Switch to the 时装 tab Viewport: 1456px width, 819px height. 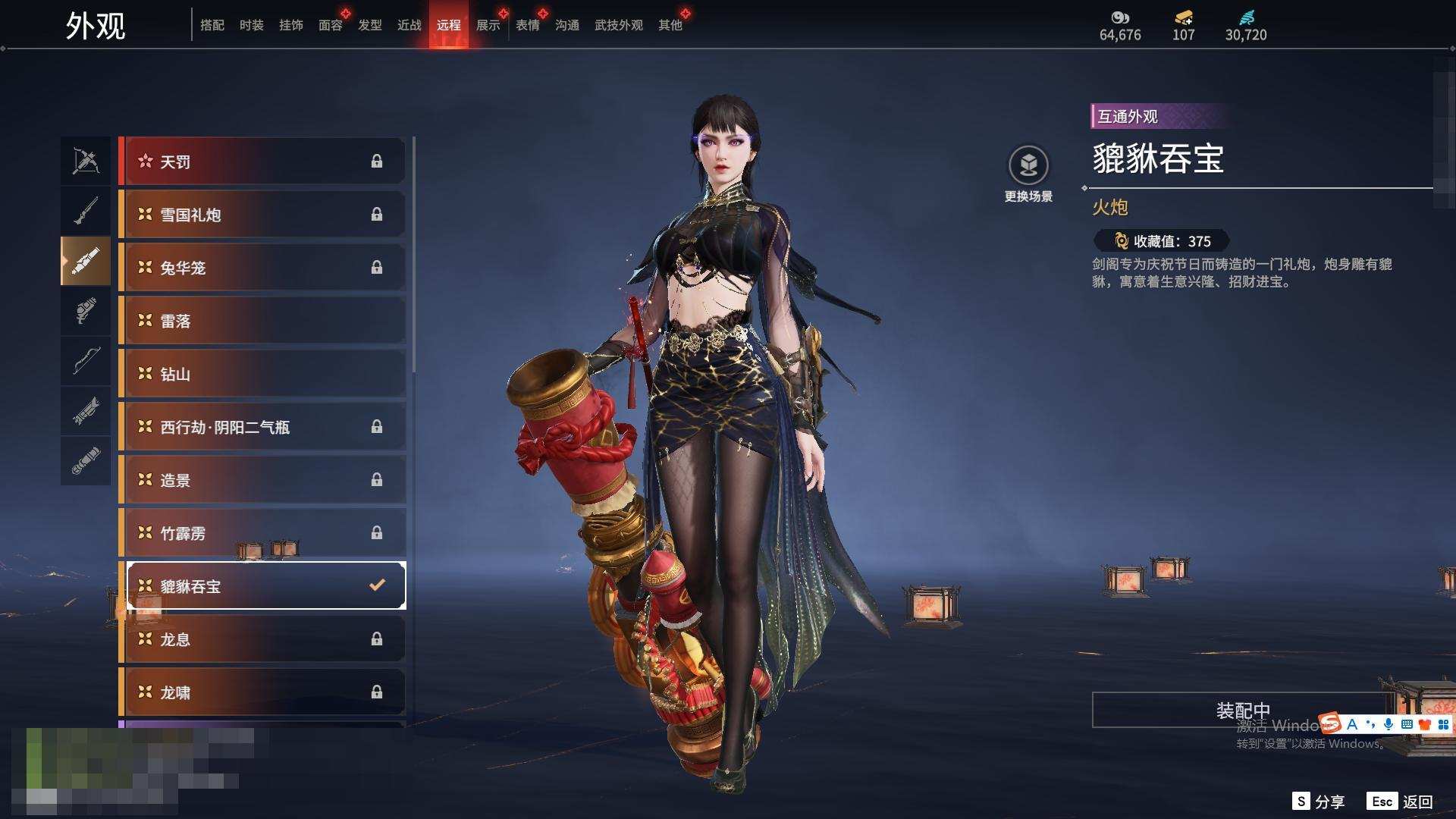[251, 25]
